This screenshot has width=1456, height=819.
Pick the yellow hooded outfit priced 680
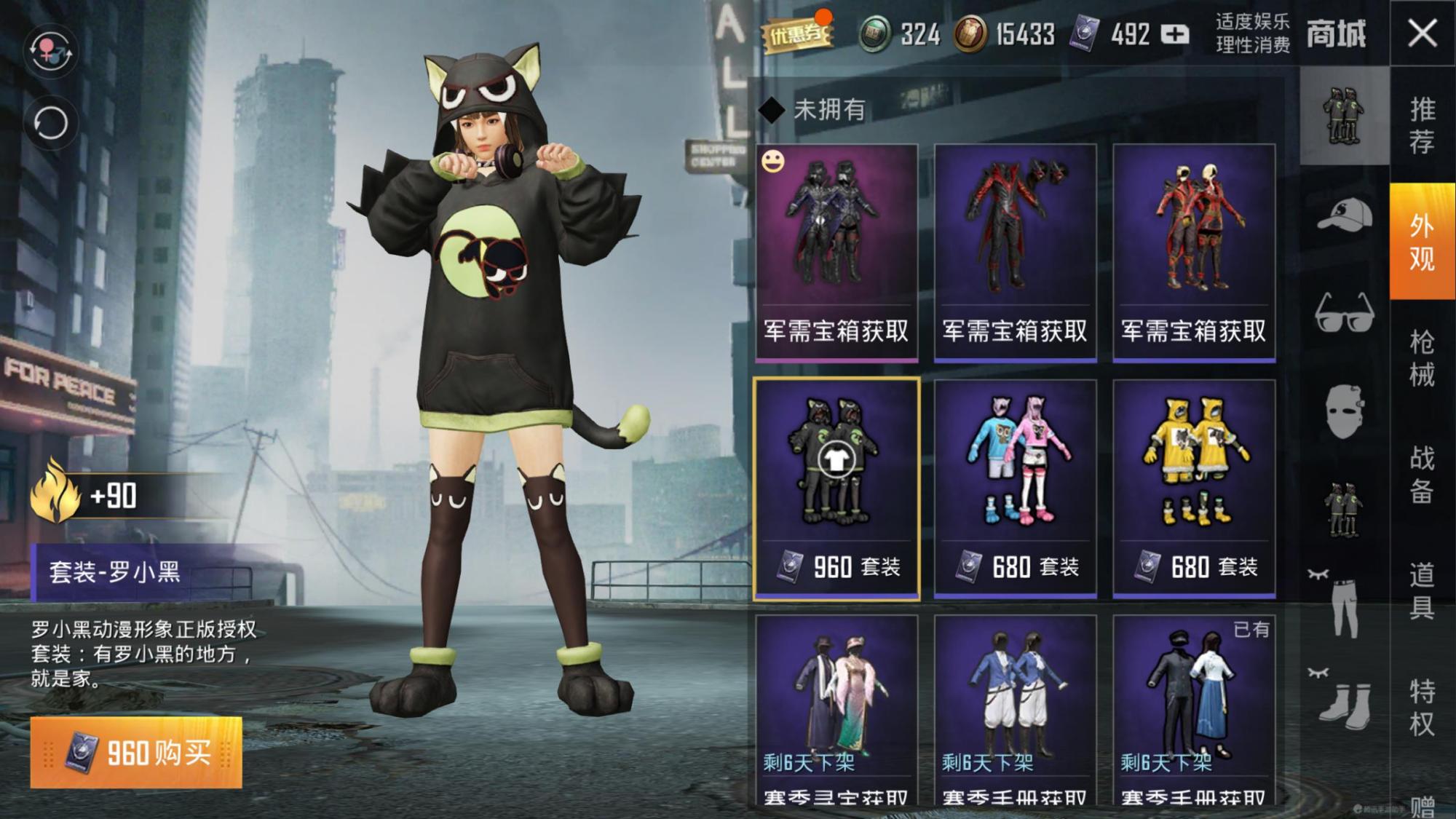click(1194, 488)
